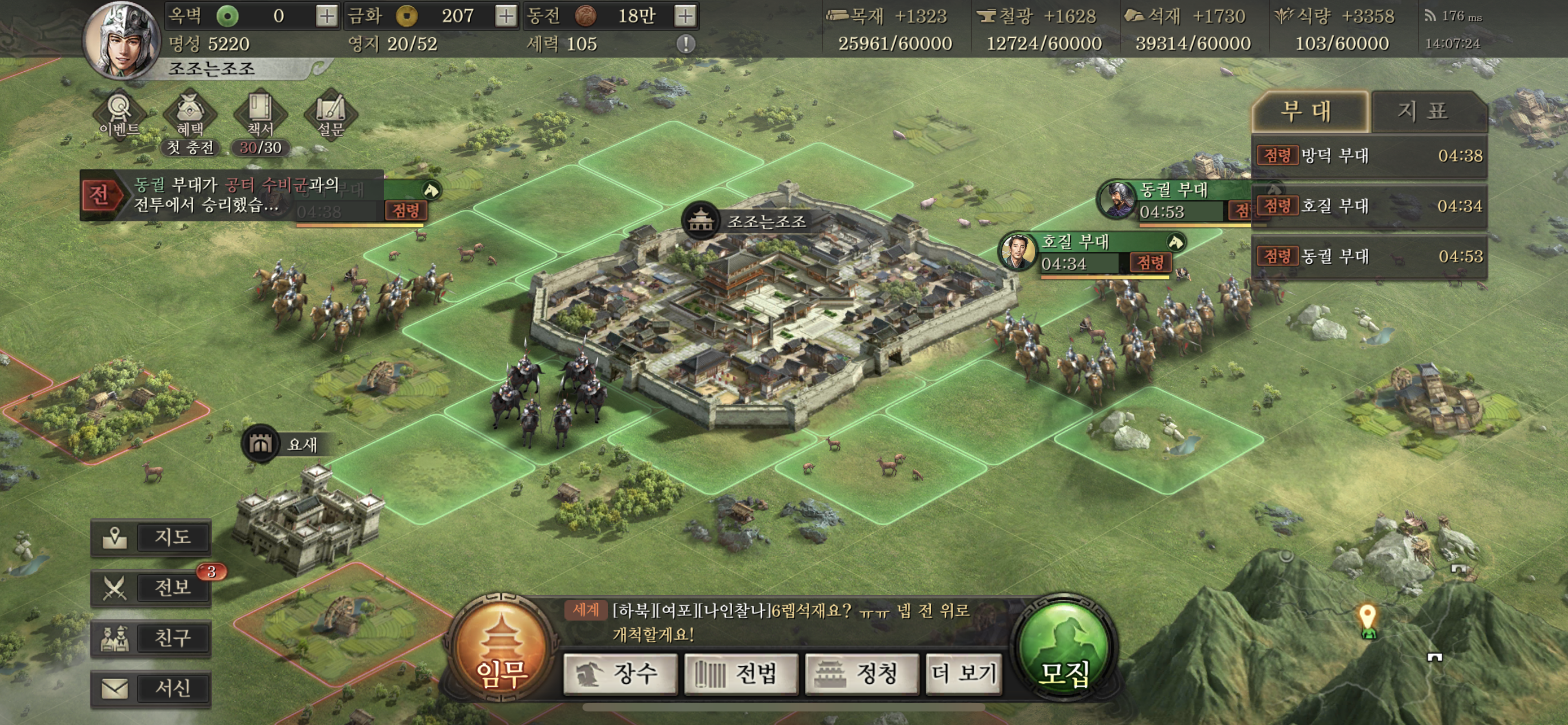This screenshot has height=725, width=1568.
Task: Open the 설문 survey icon
Action: pos(331,114)
